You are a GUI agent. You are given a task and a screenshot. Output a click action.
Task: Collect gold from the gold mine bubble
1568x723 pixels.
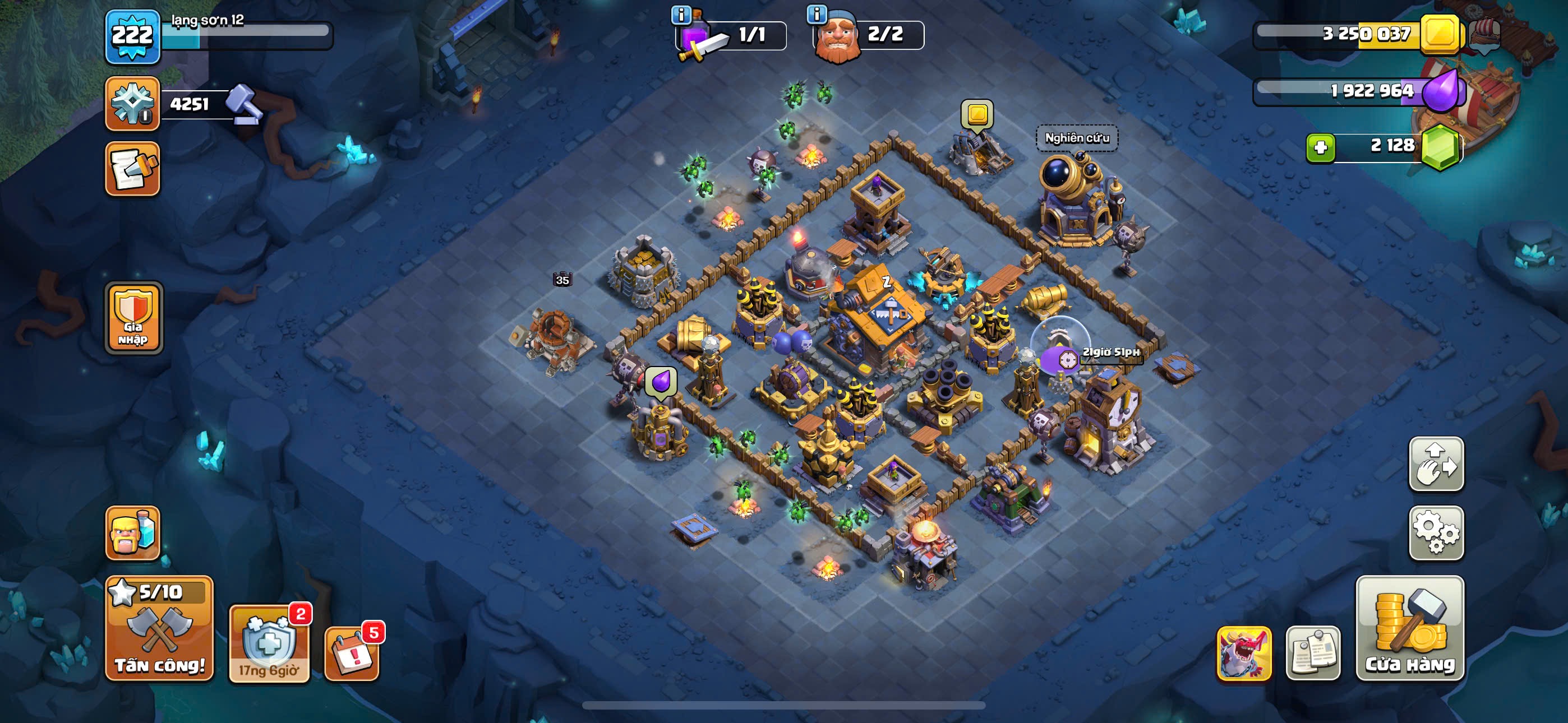coord(977,114)
